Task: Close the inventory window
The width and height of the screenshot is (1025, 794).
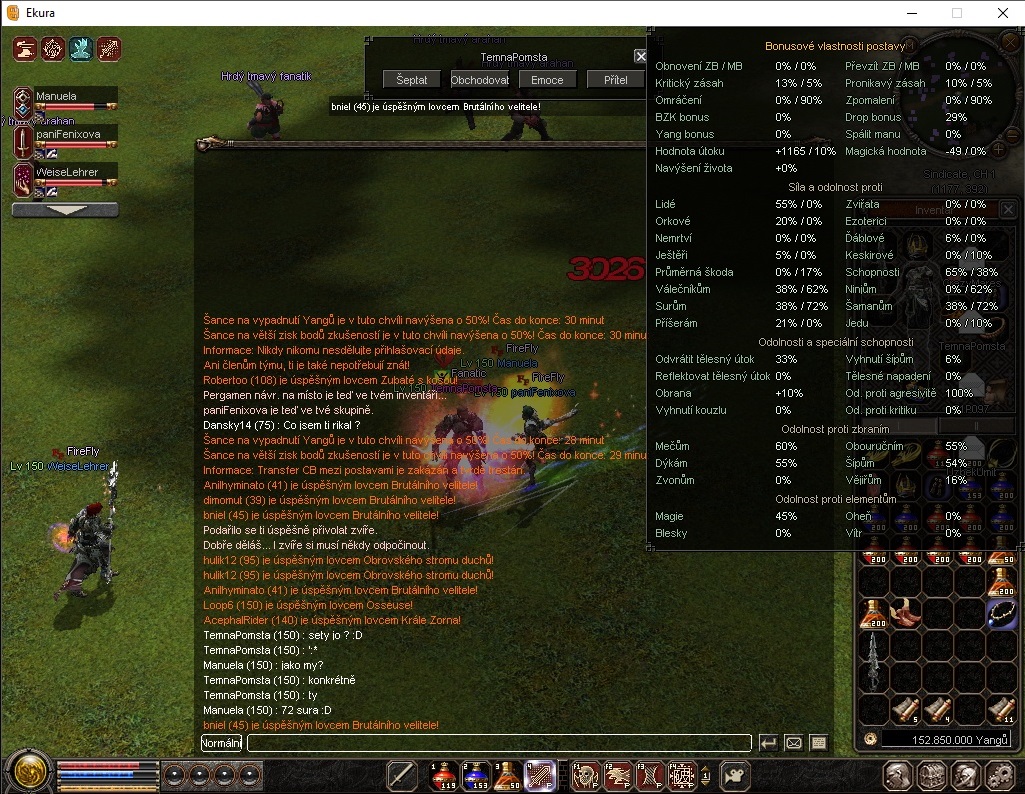Action: click(1008, 209)
